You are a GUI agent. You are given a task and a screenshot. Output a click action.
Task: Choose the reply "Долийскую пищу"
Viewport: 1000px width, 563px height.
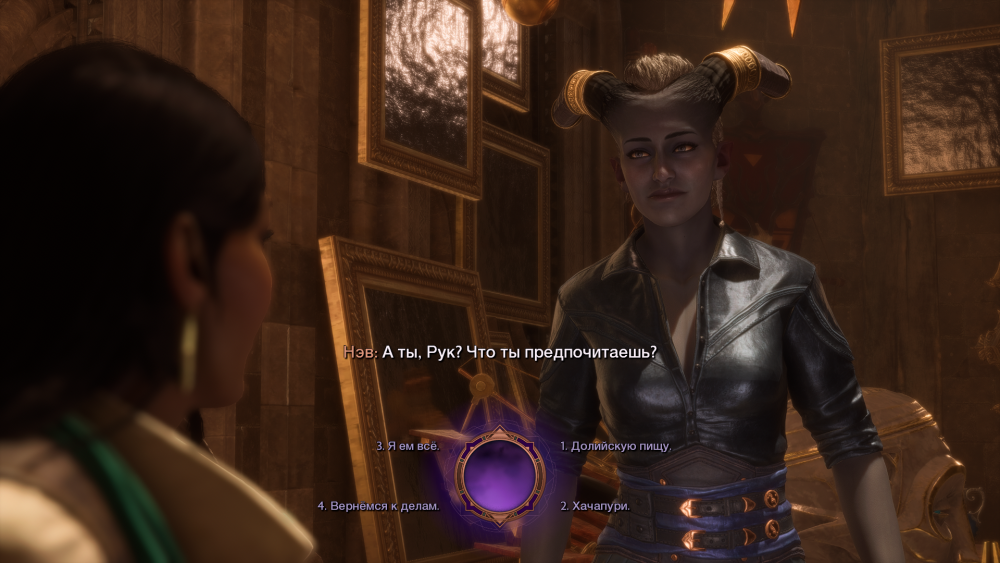pos(615,446)
